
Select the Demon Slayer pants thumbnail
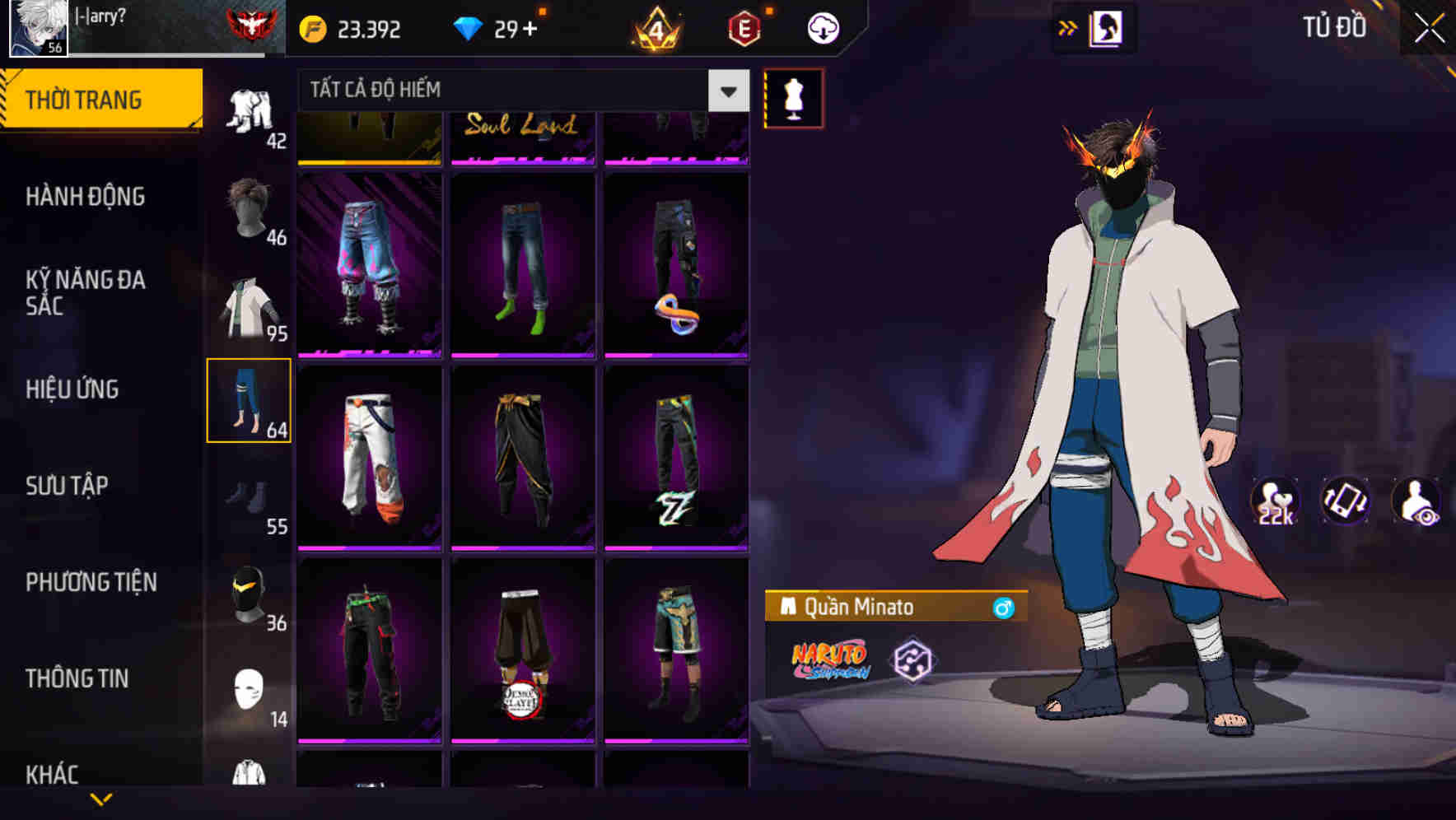(522, 655)
